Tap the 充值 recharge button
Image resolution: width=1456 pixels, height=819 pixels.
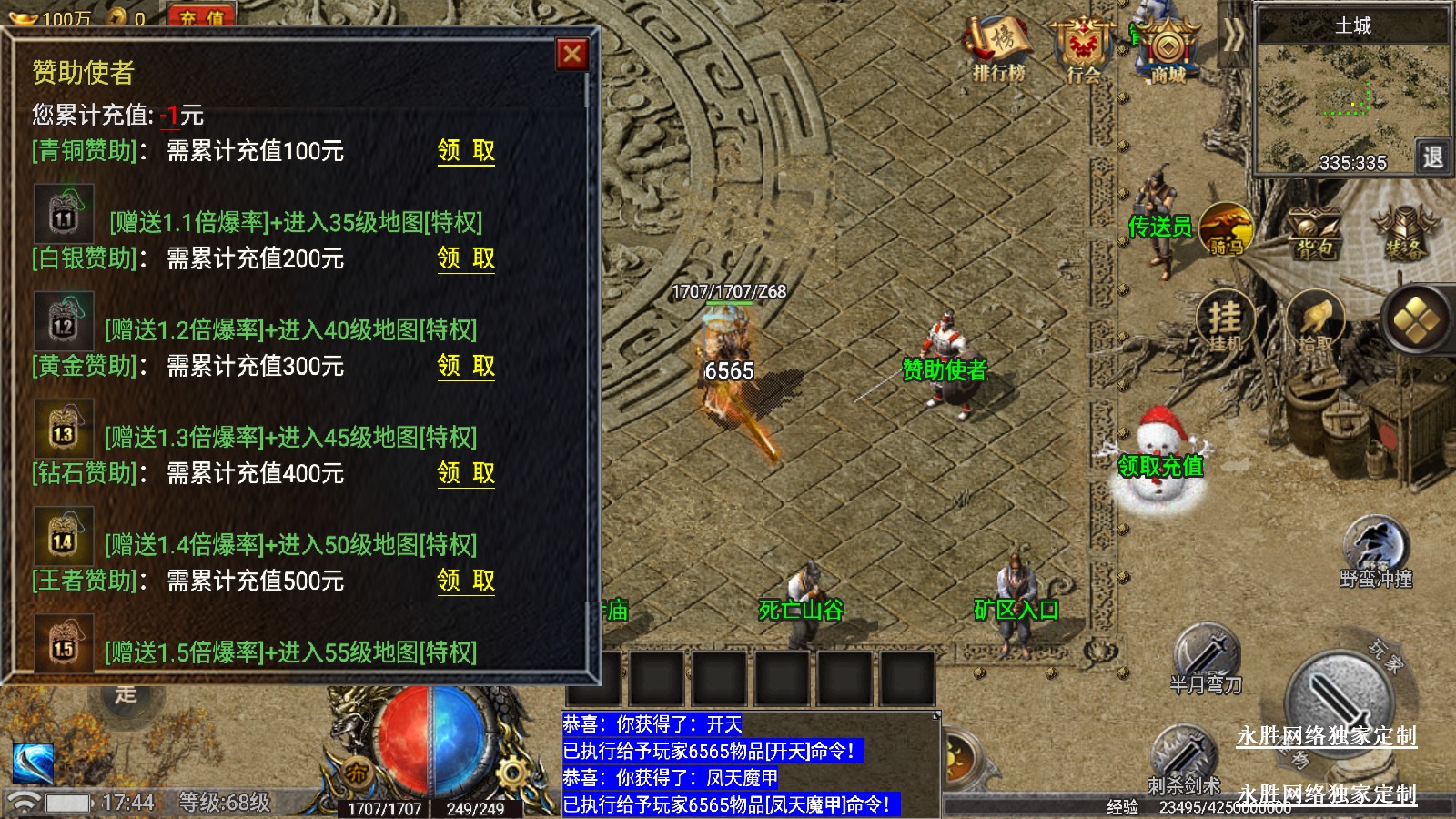tap(201, 16)
